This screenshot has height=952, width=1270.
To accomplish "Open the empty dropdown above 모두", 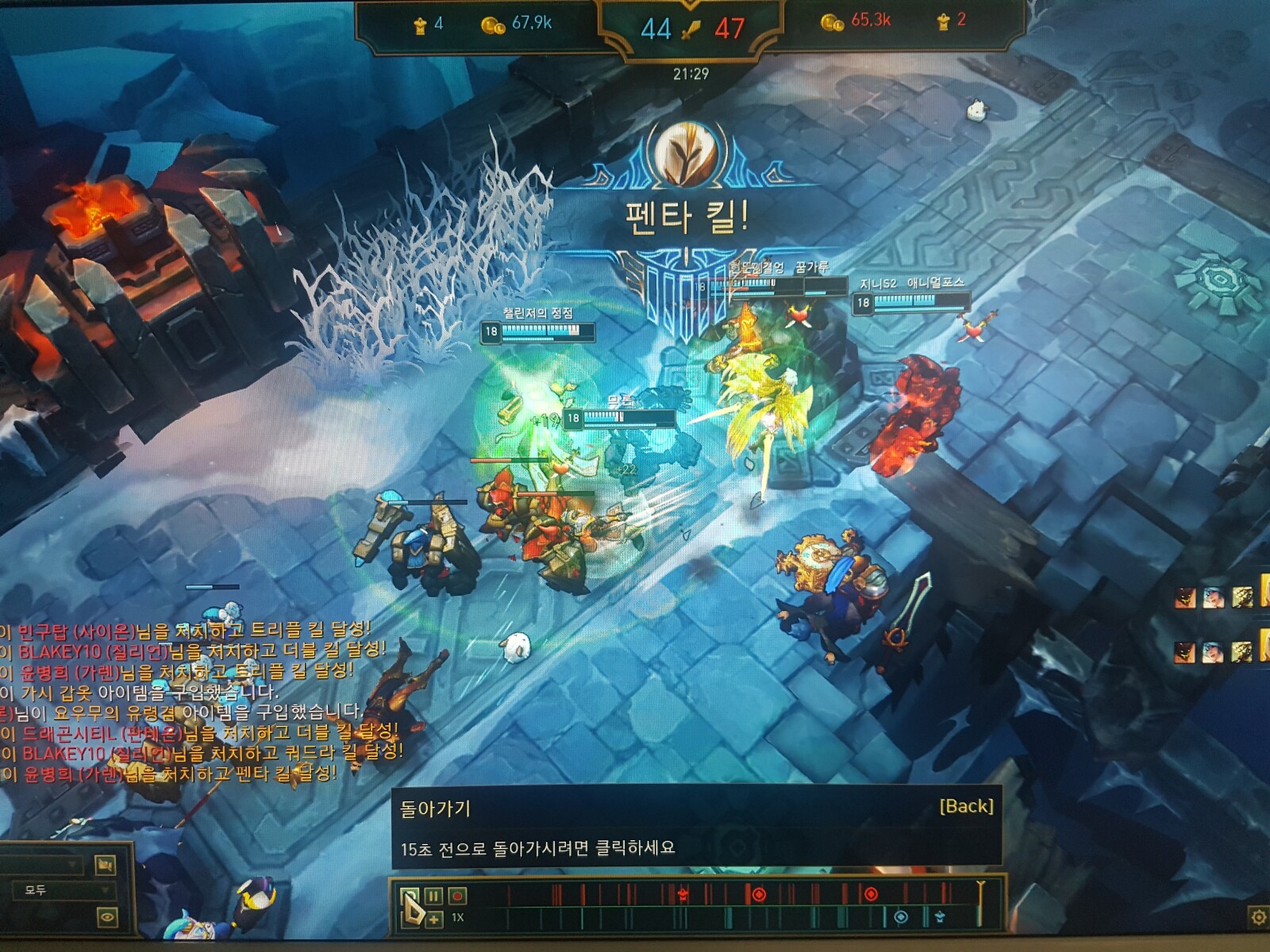I will pyautogui.click(x=44, y=864).
